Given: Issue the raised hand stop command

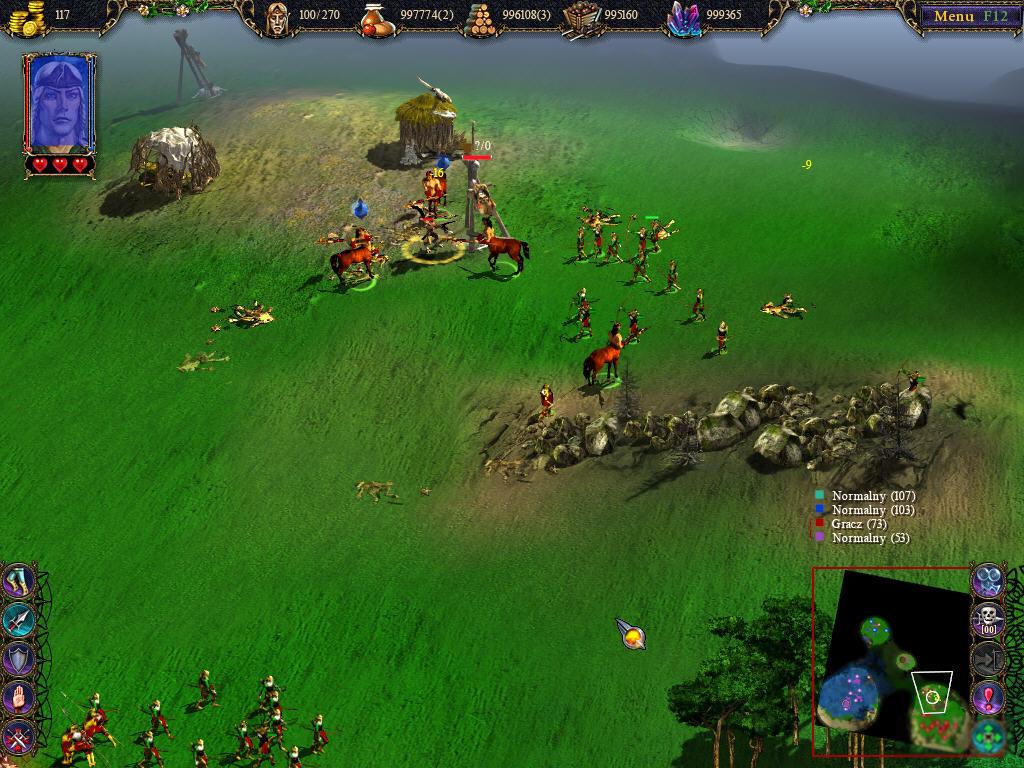Looking at the screenshot, I should [18, 697].
